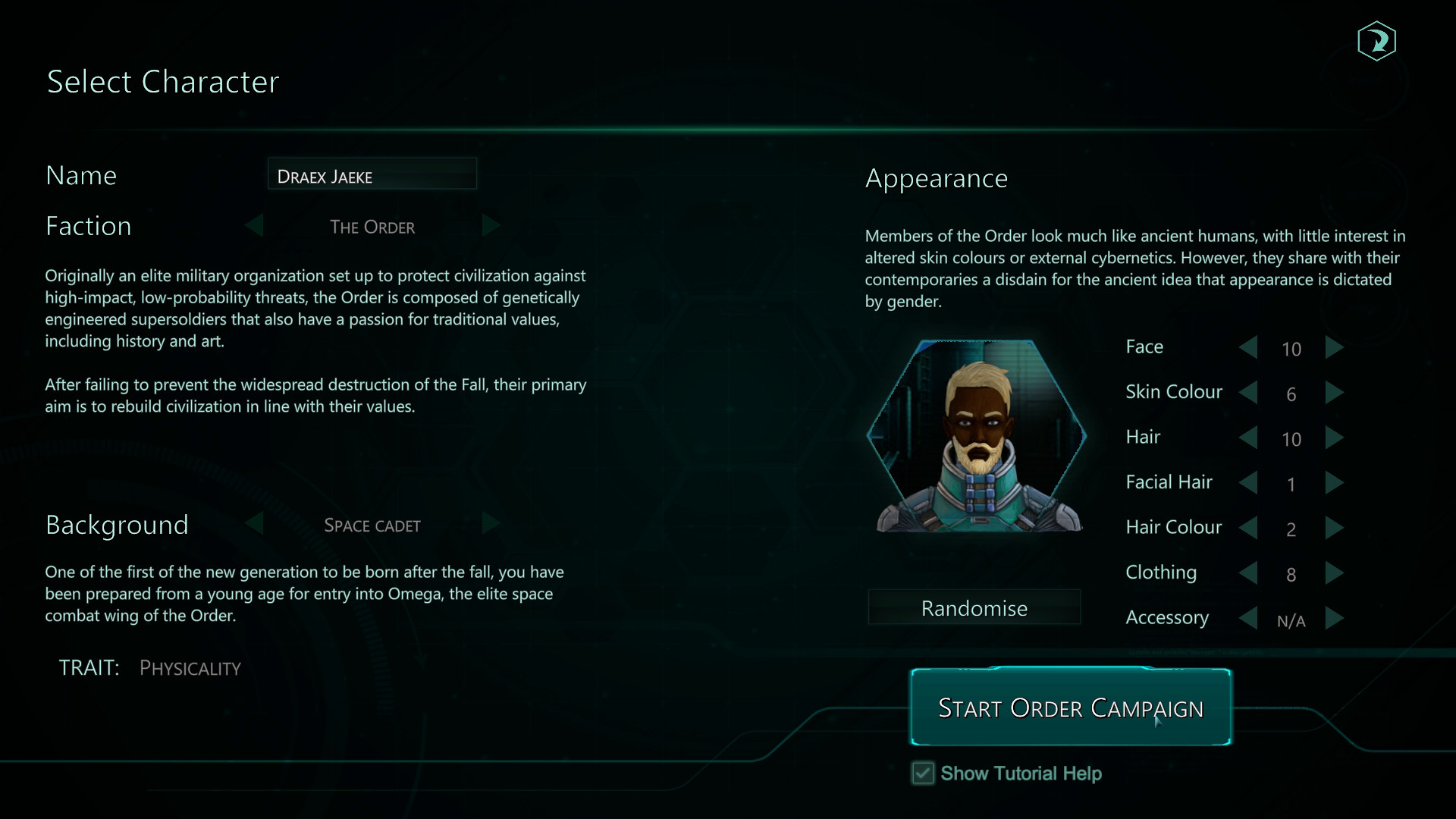1456x819 pixels.
Task: Increase the Skin Colour value
Action: pyautogui.click(x=1335, y=394)
